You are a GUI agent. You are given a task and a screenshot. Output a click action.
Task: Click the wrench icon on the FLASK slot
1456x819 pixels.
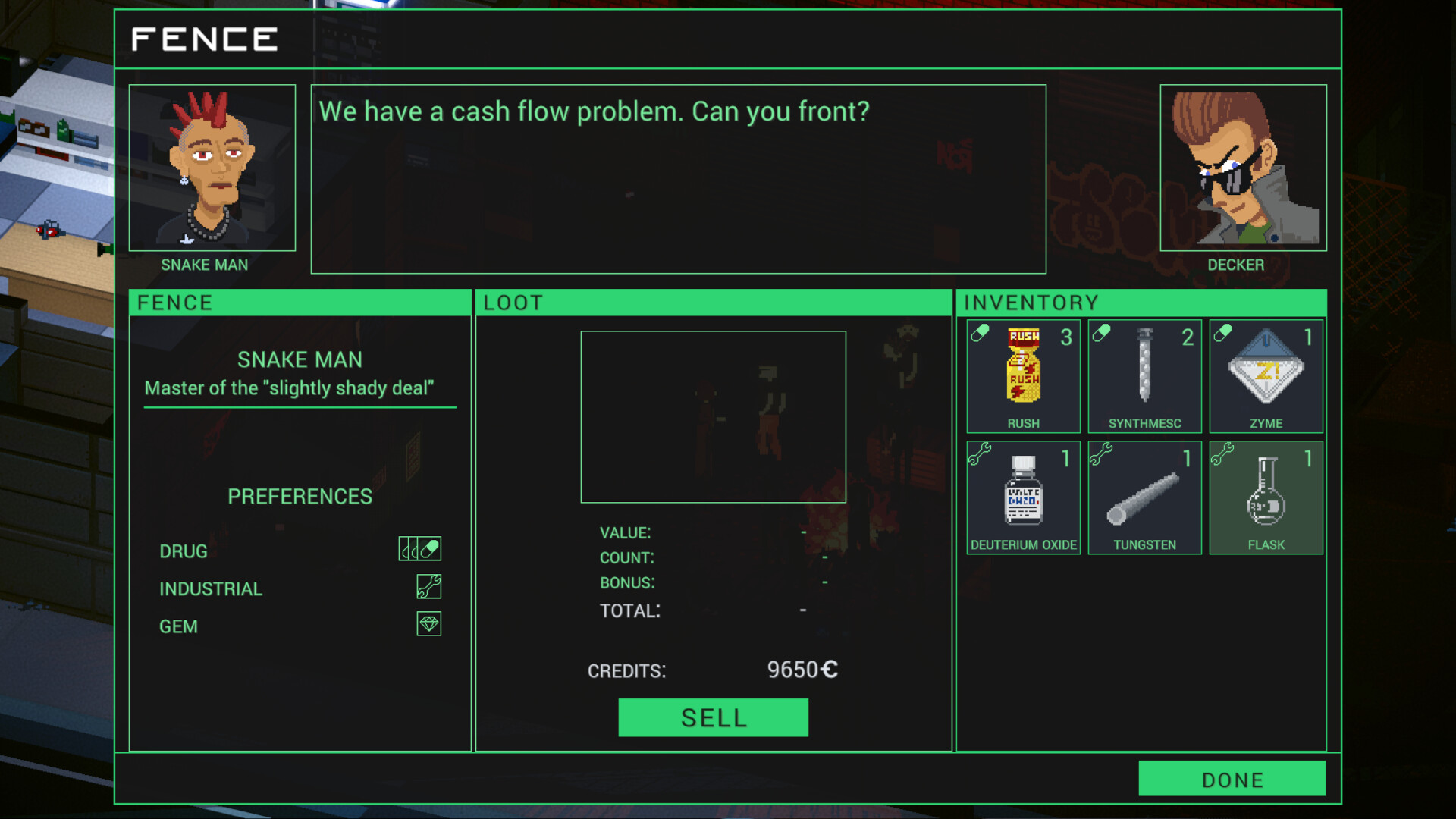[x=1223, y=453]
